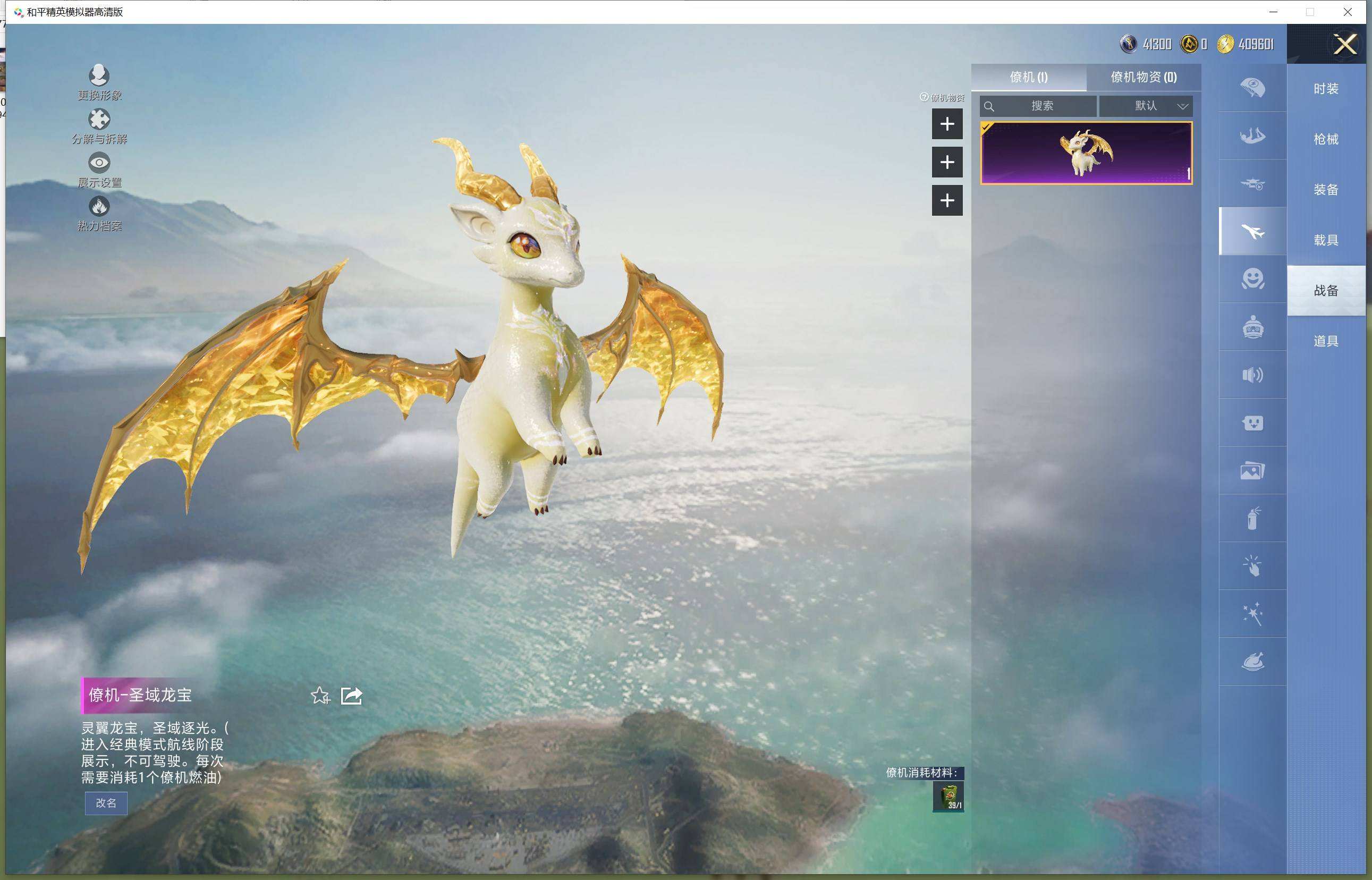1372x880 pixels.
Task: Open 分解与拆解 dismantle option
Action: pos(99,126)
